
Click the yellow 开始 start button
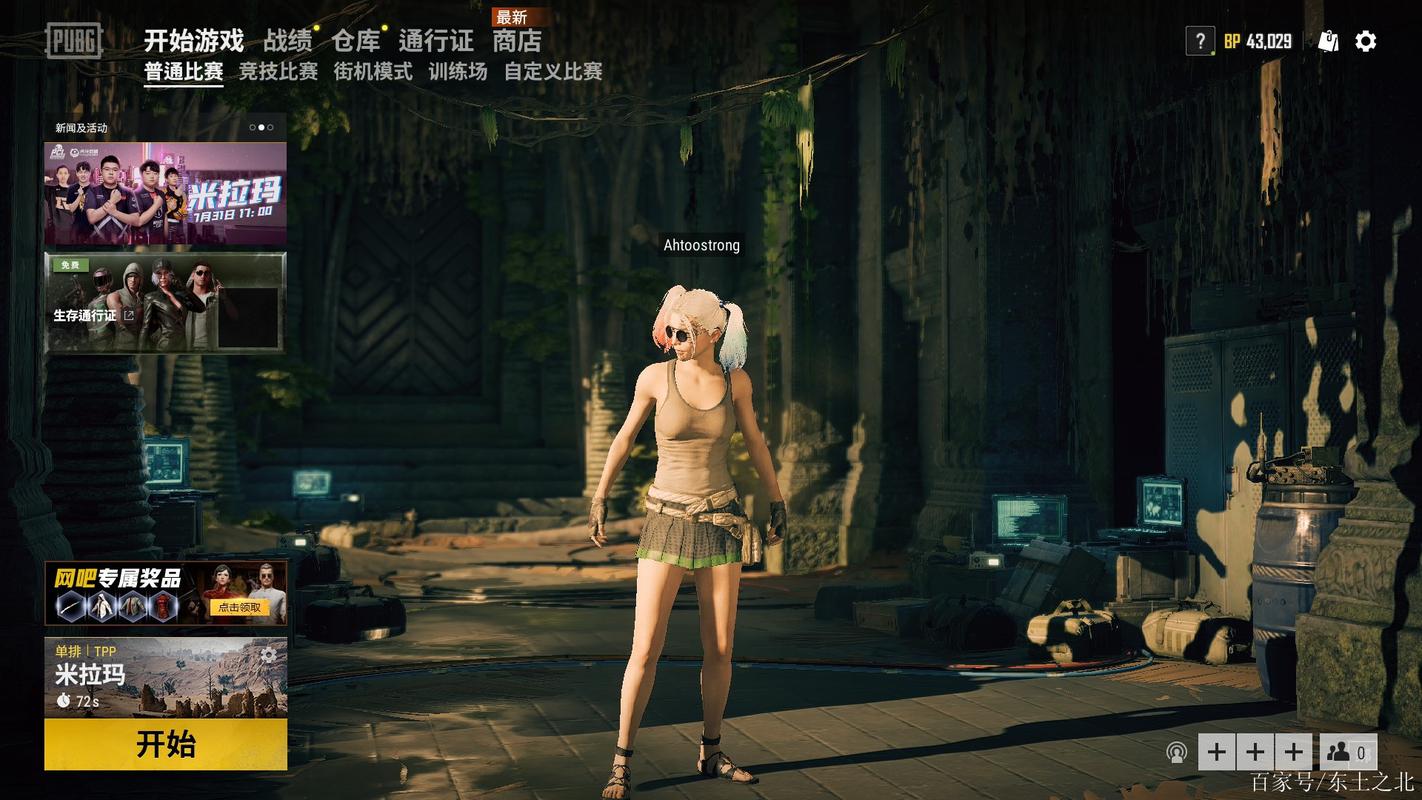click(165, 745)
